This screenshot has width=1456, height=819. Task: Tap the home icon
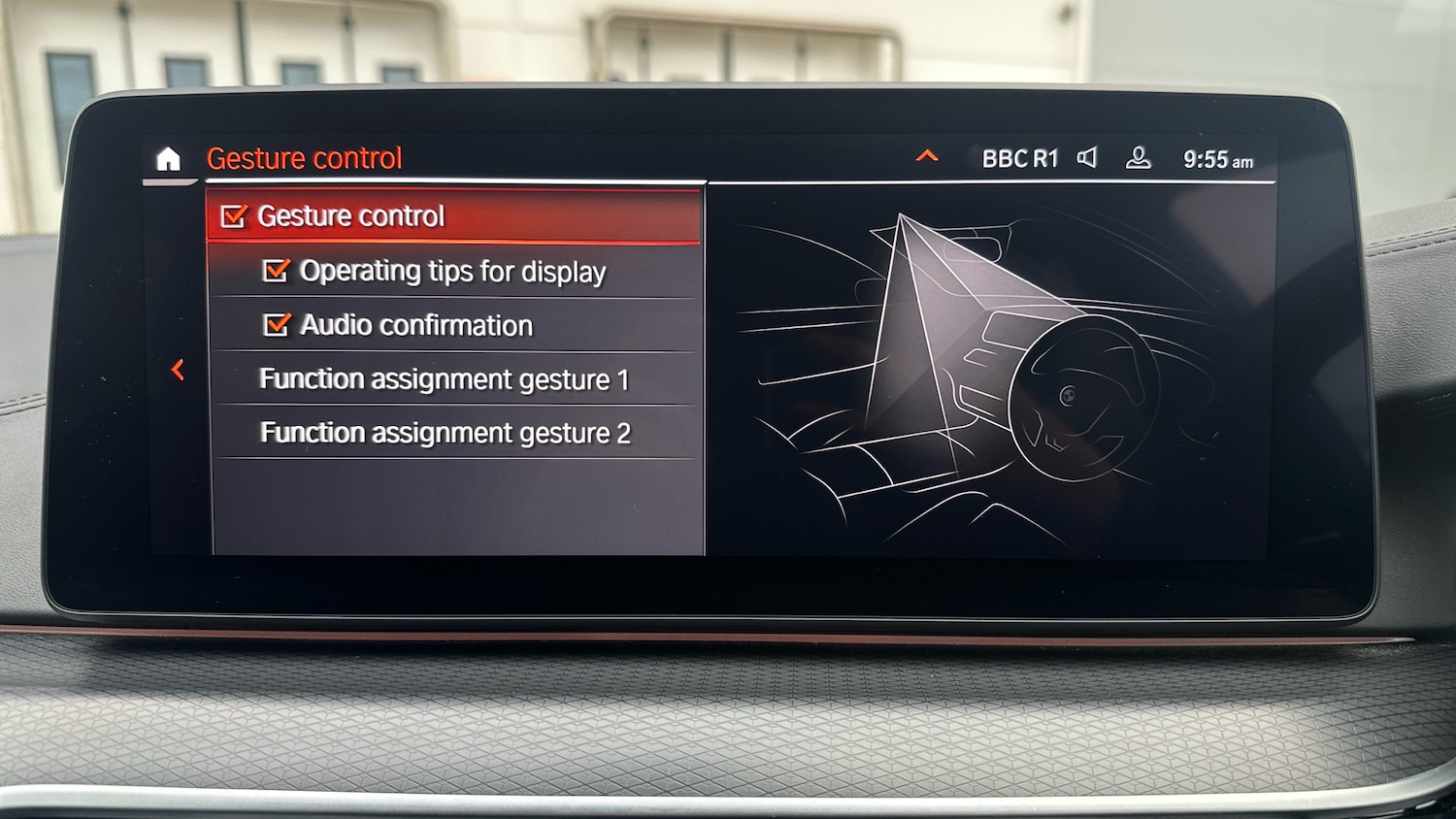click(x=169, y=159)
